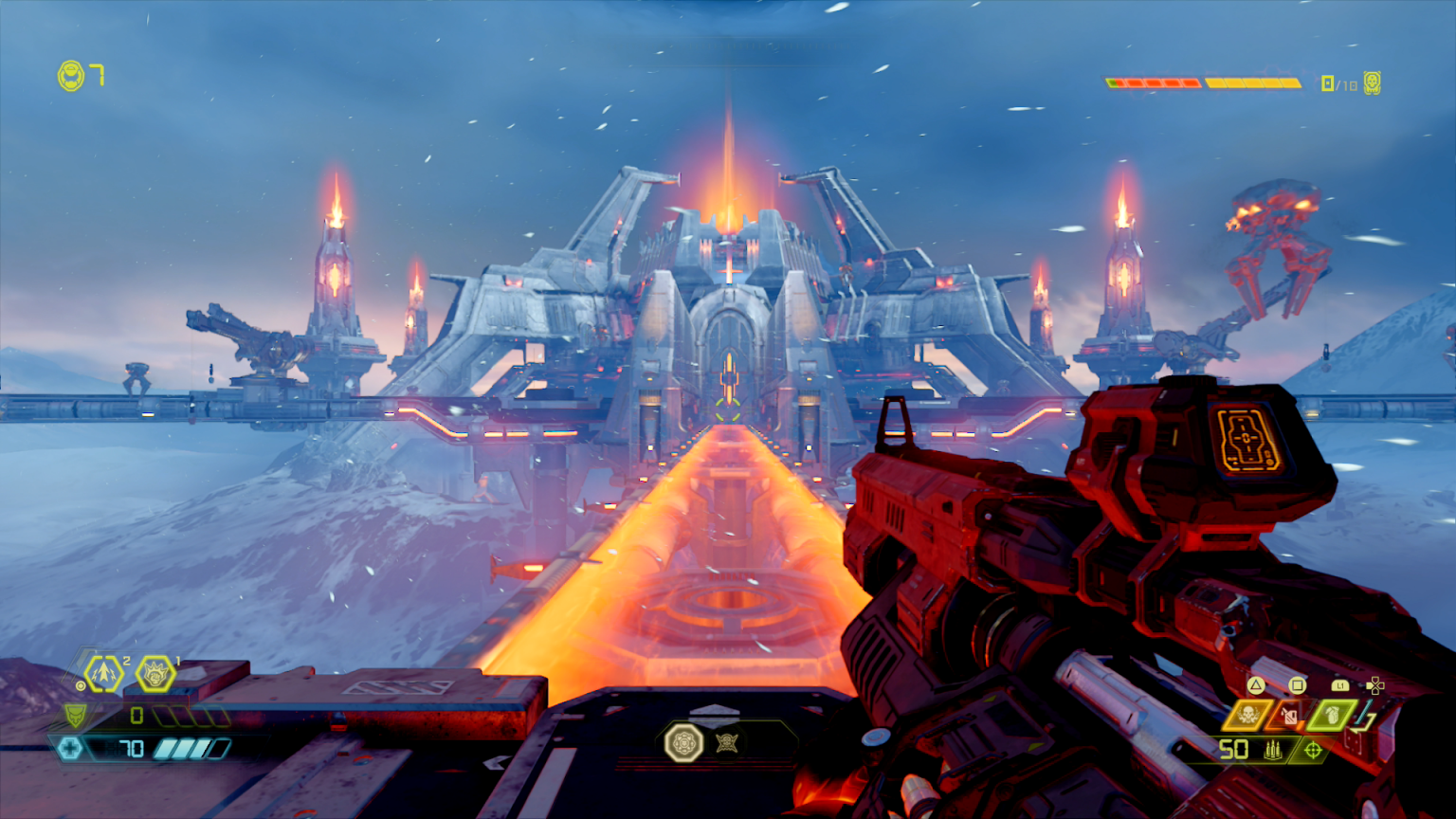Click the rocket ammo counter reading 0/10
Screen dimensions: 1456x819
(1337, 83)
